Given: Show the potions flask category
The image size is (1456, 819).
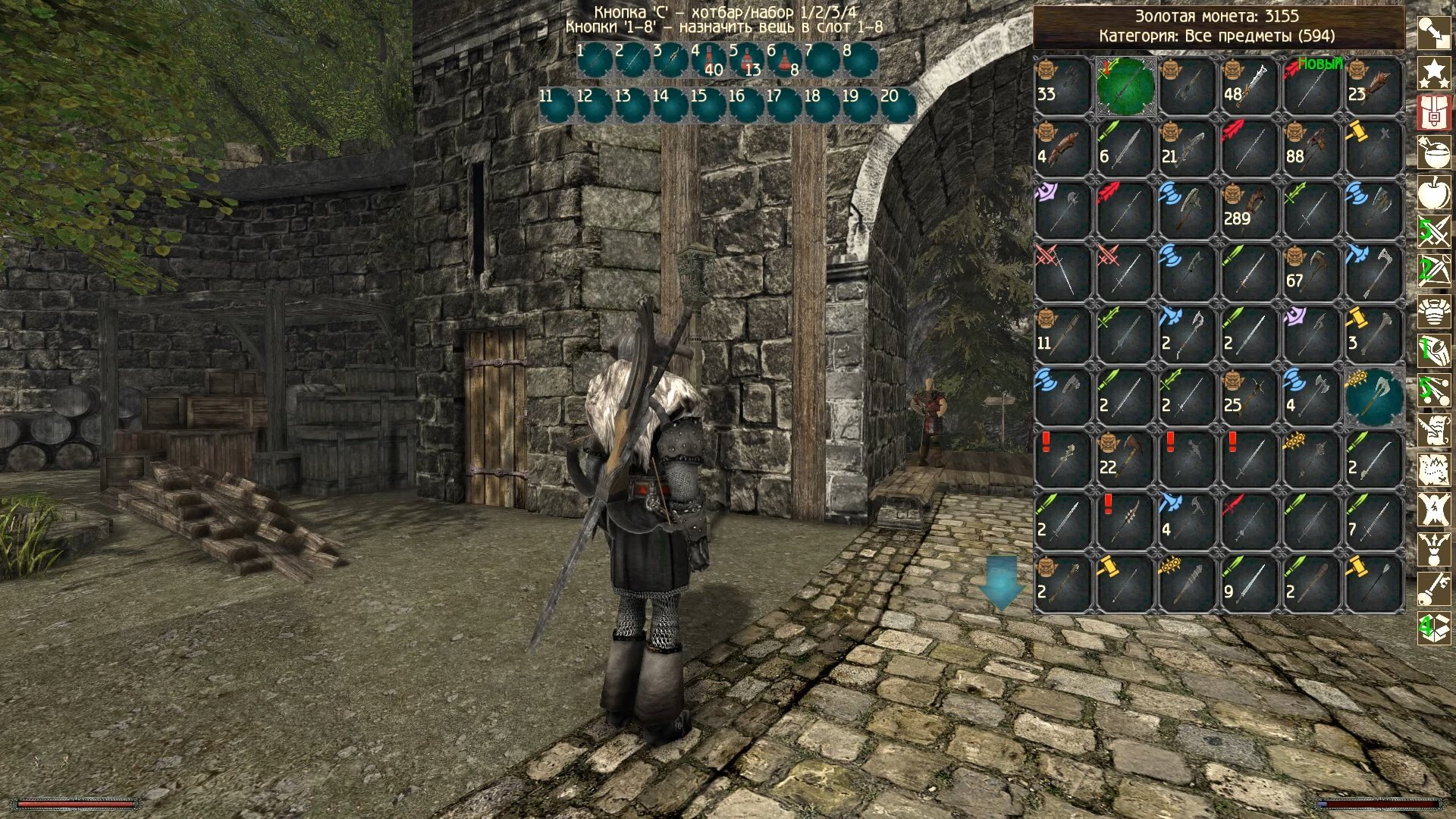Looking at the screenshot, I should (1434, 152).
